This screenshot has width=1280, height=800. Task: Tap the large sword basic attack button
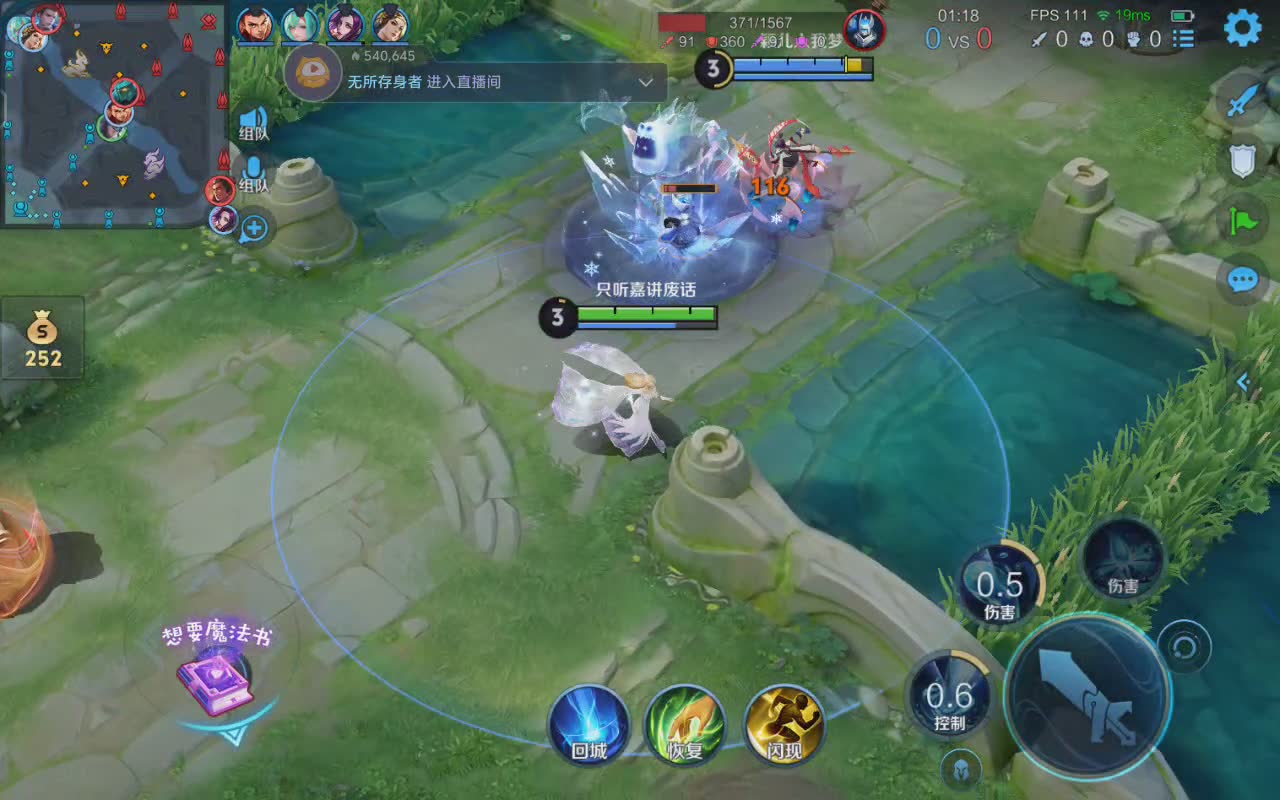pyautogui.click(x=1087, y=695)
